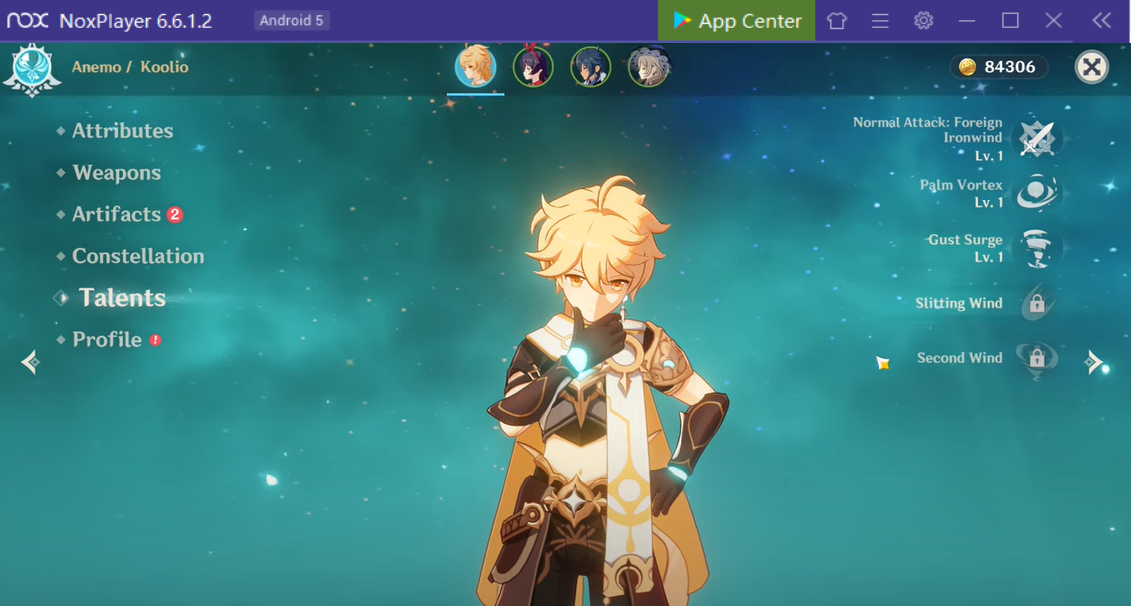This screenshot has height=606, width=1131.
Task: Go to the next character with right arrow
Action: pos(1095,362)
